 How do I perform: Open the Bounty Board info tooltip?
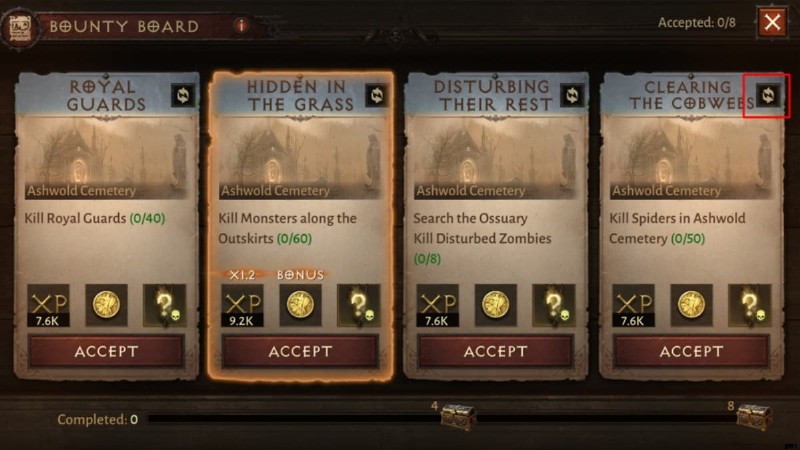[x=241, y=25]
